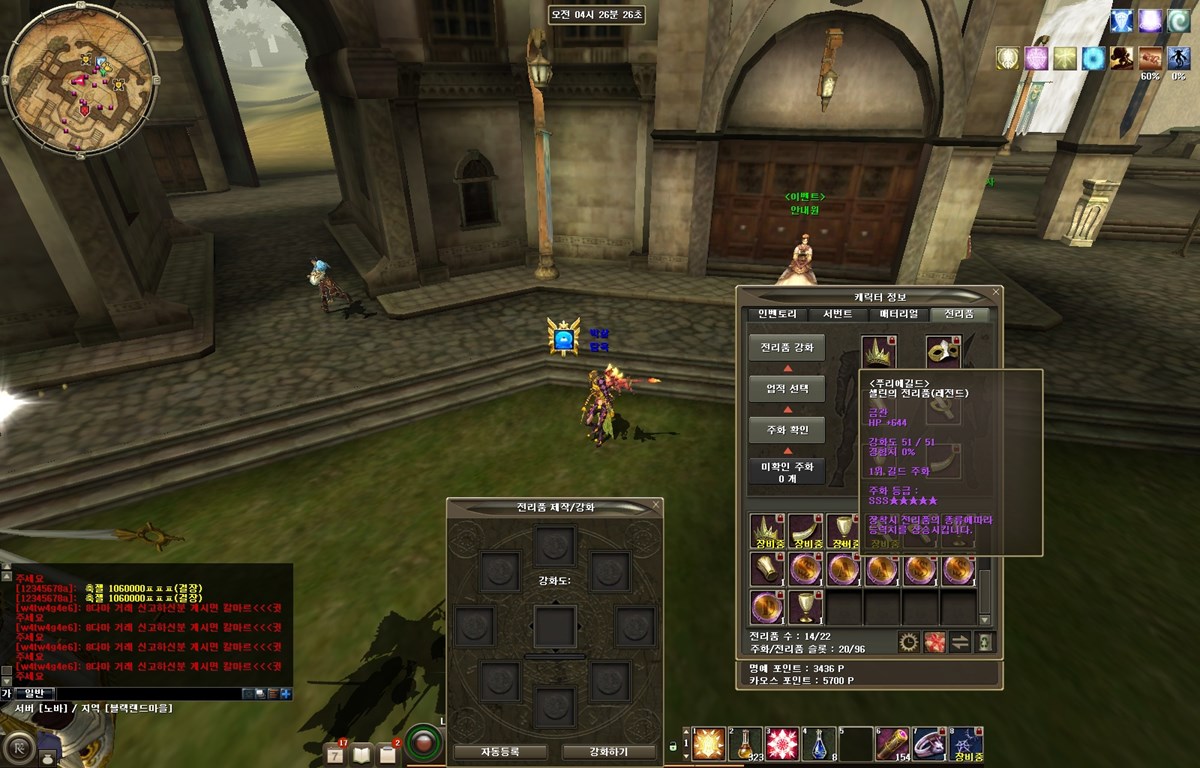Open the 업적 선택 option

click(x=787, y=389)
